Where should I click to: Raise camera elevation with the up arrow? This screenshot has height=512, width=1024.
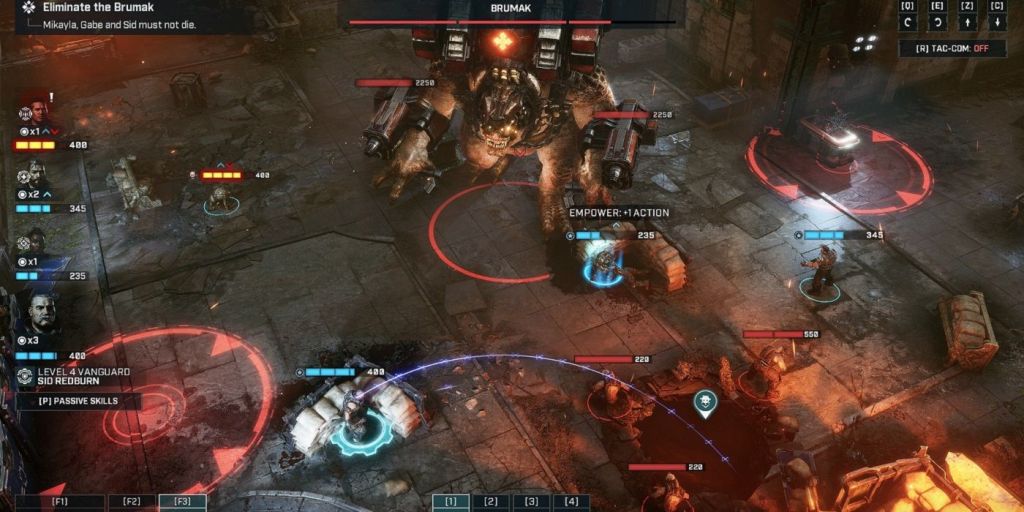pos(967,23)
